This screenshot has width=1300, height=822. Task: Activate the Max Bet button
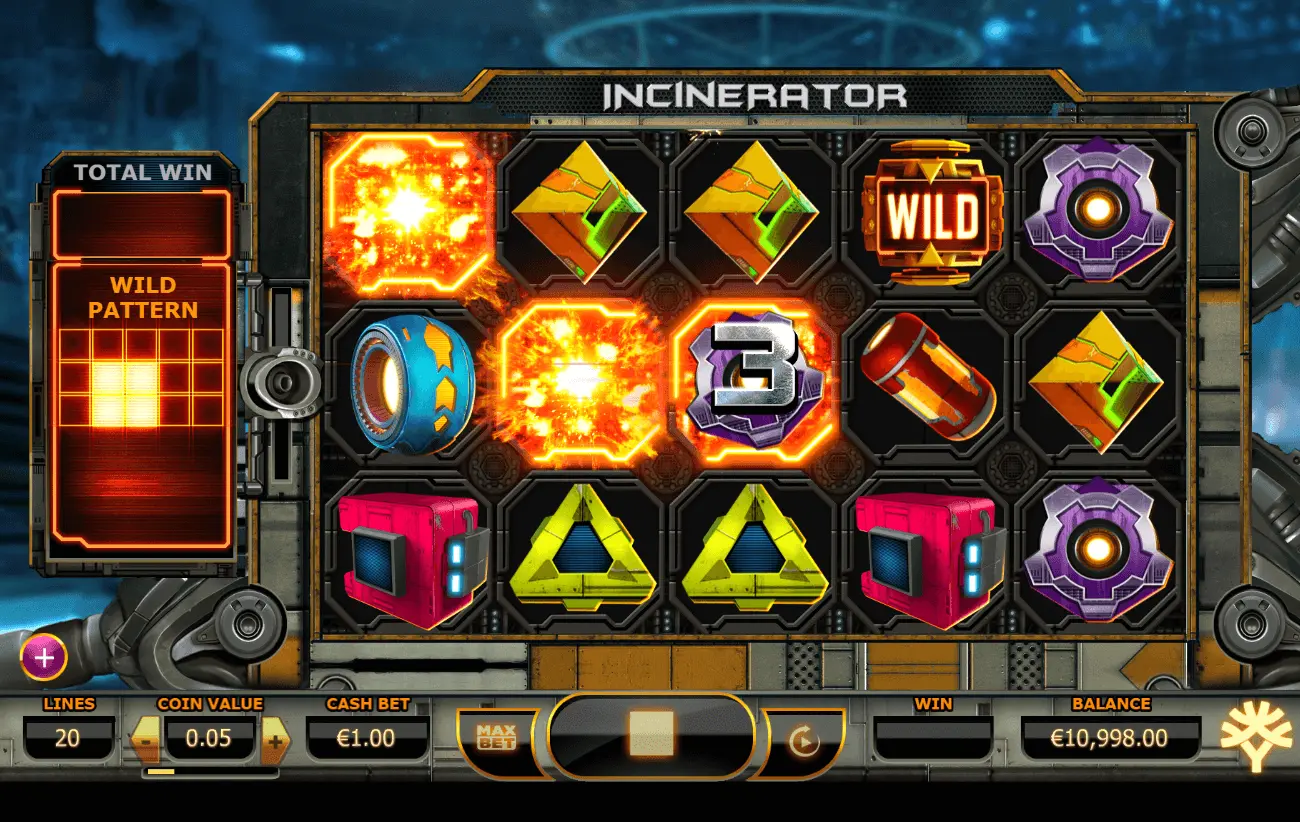point(496,738)
